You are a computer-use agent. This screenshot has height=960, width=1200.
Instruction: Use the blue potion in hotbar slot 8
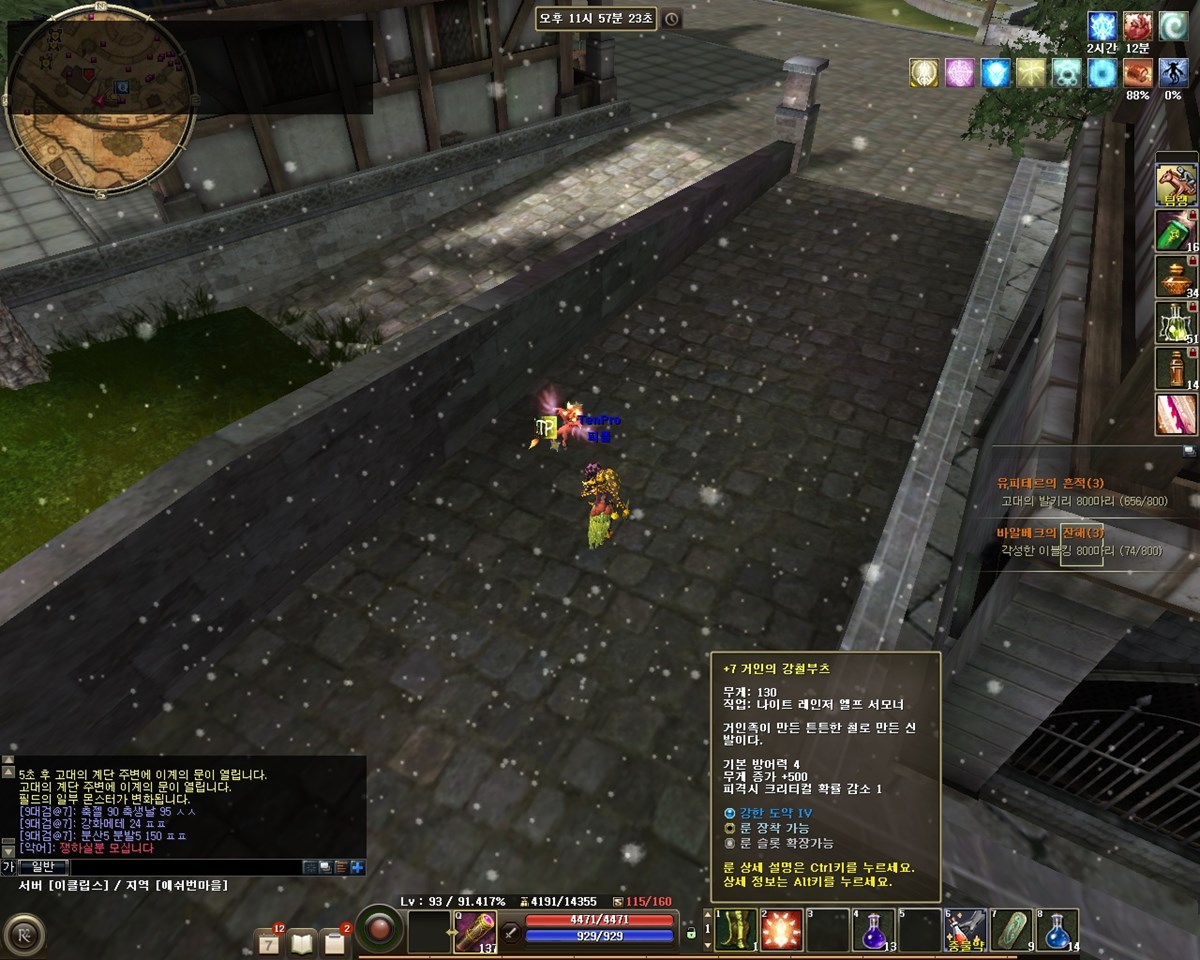click(1057, 930)
